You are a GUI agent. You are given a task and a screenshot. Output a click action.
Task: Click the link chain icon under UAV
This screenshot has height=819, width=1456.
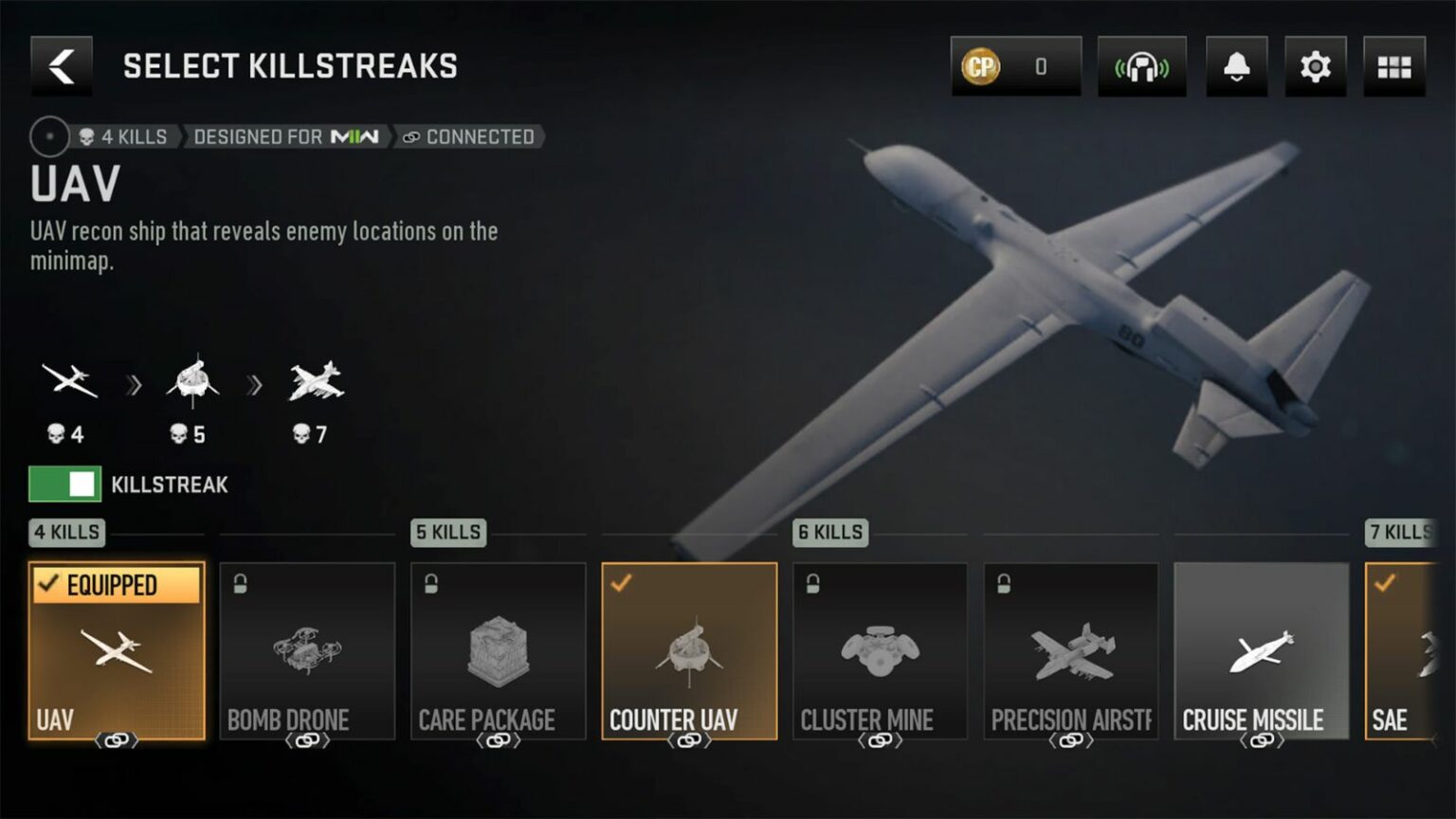point(116,741)
